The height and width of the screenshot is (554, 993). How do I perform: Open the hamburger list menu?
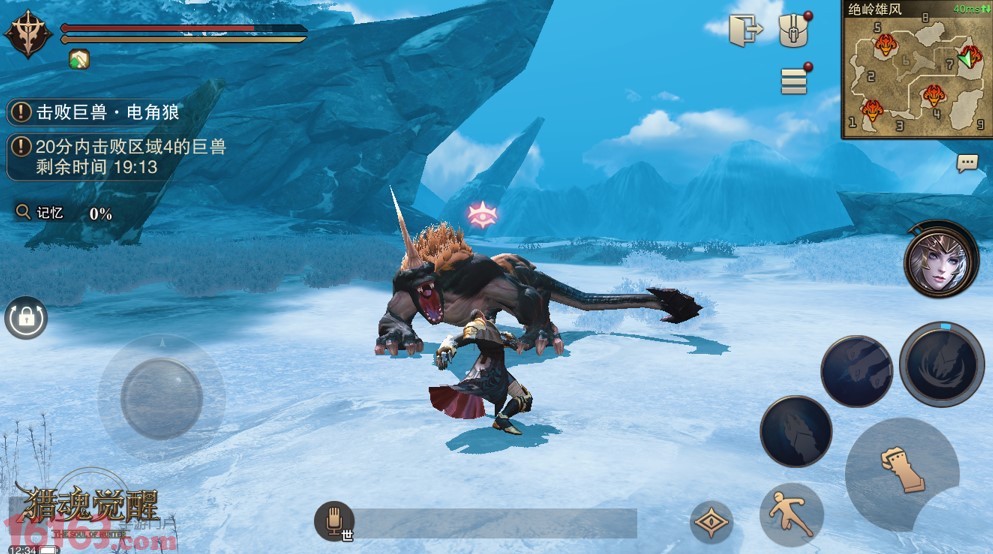(794, 81)
